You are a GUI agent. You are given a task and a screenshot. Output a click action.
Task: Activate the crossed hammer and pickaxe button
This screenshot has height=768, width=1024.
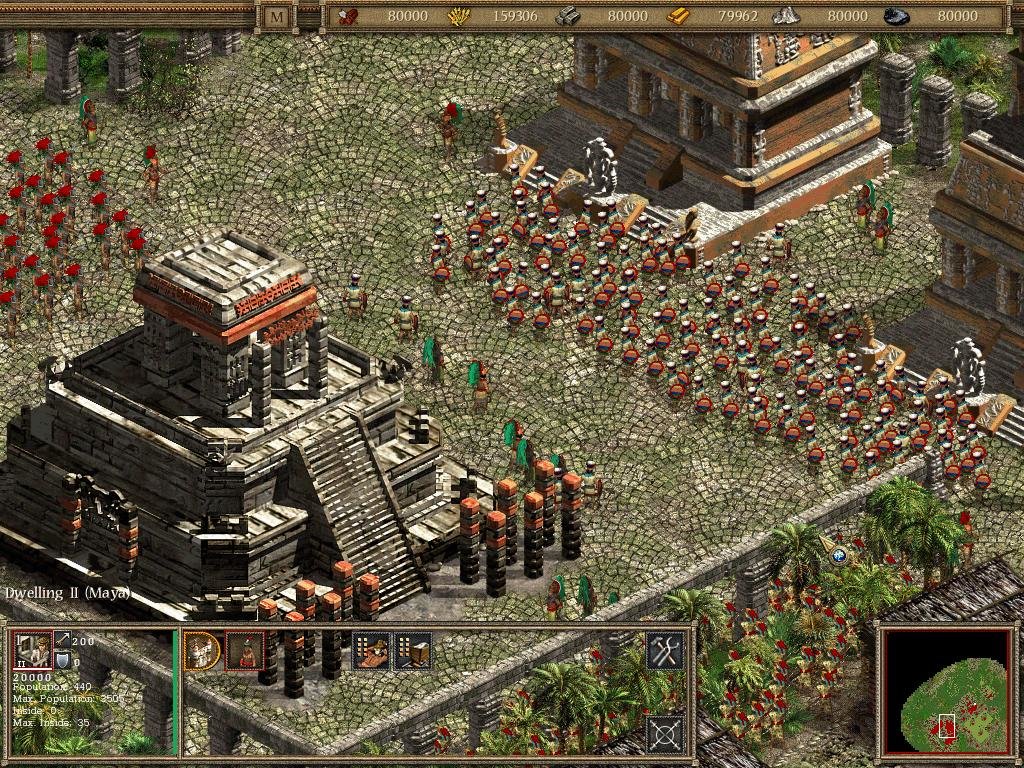[x=665, y=651]
